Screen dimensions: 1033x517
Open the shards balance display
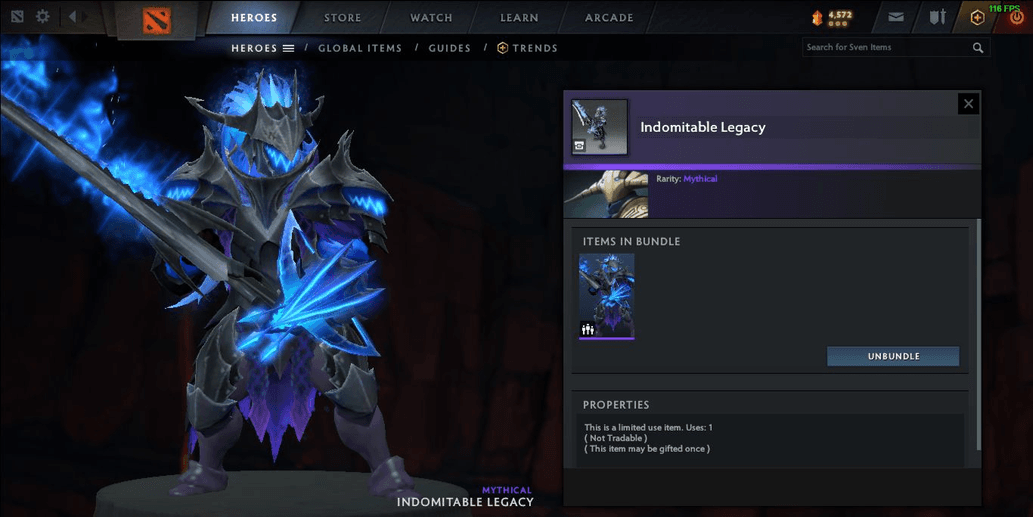pos(833,17)
